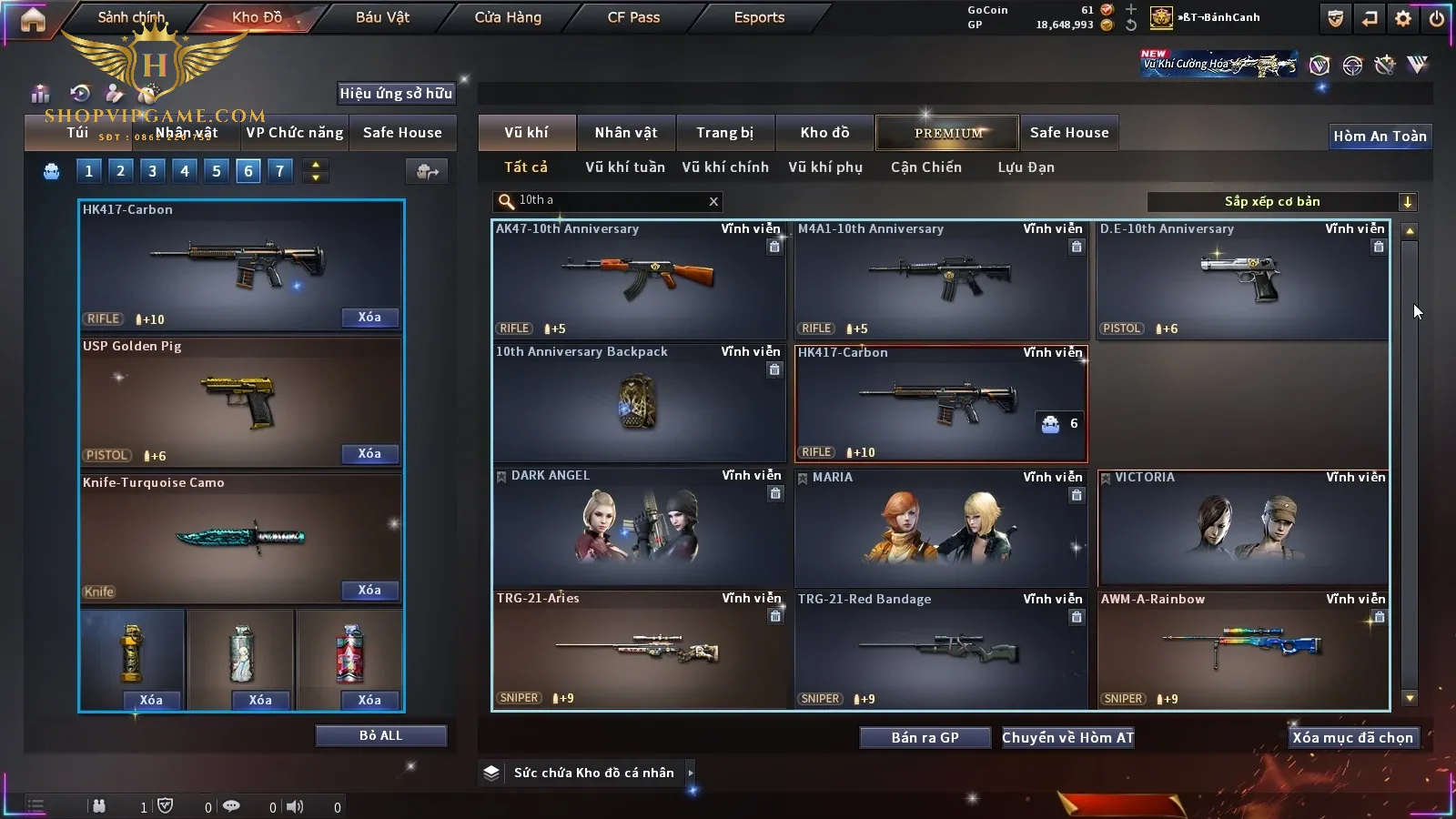
Task: Switch to the Esports section
Action: coord(759,17)
